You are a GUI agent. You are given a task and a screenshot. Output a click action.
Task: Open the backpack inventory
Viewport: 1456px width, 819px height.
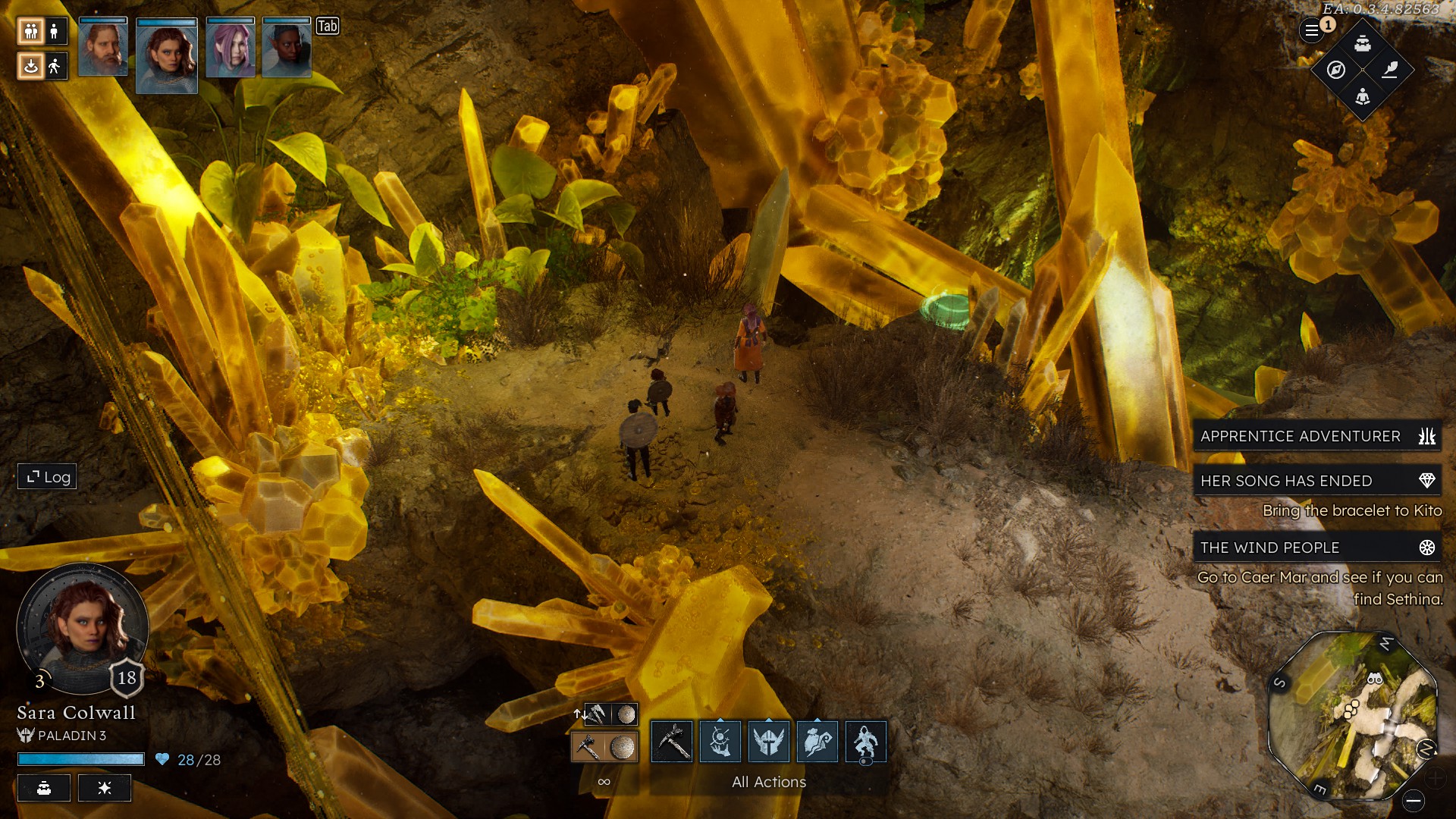pos(1363,43)
